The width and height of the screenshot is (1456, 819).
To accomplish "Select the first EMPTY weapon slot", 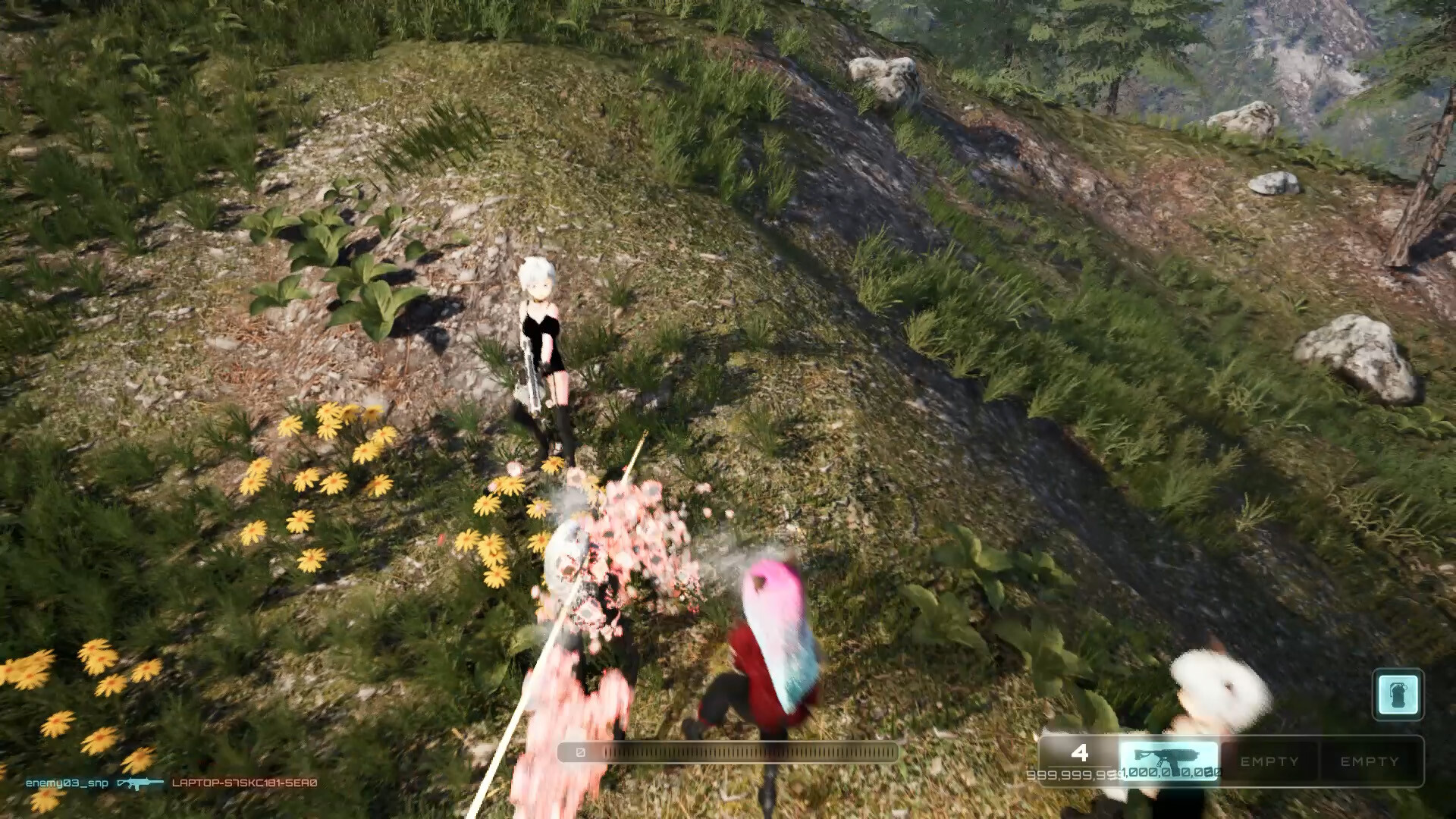I will (x=1269, y=762).
